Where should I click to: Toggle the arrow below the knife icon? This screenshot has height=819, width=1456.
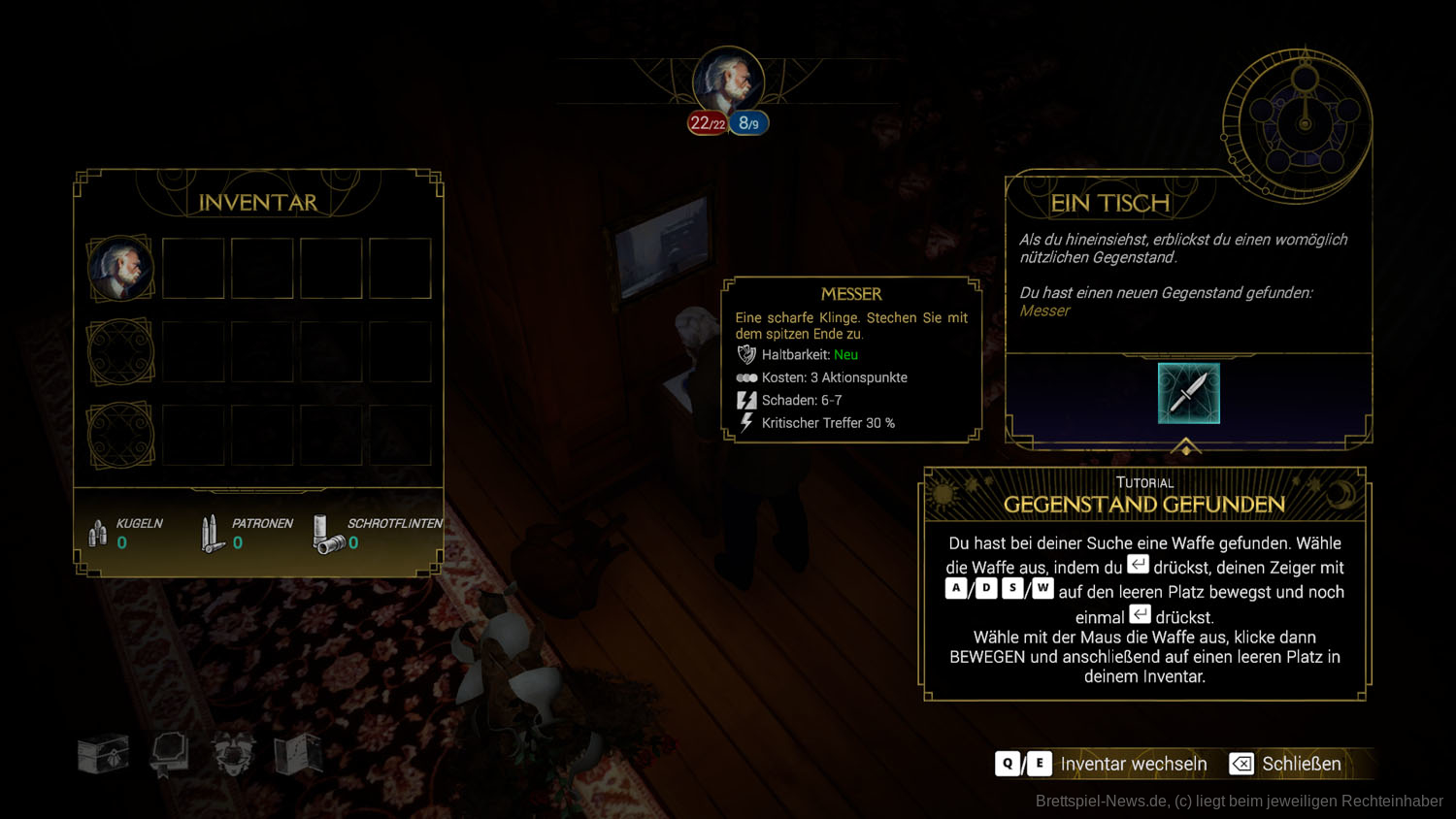click(1186, 446)
